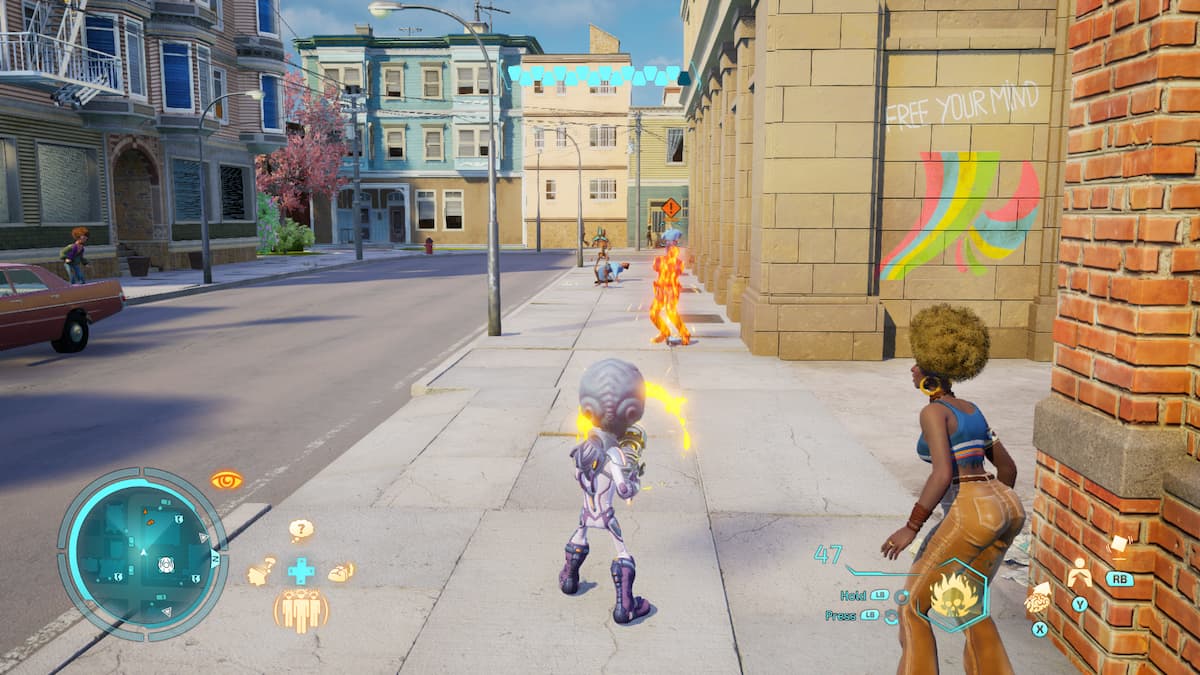Activate the head with question mark ability

(262, 571)
